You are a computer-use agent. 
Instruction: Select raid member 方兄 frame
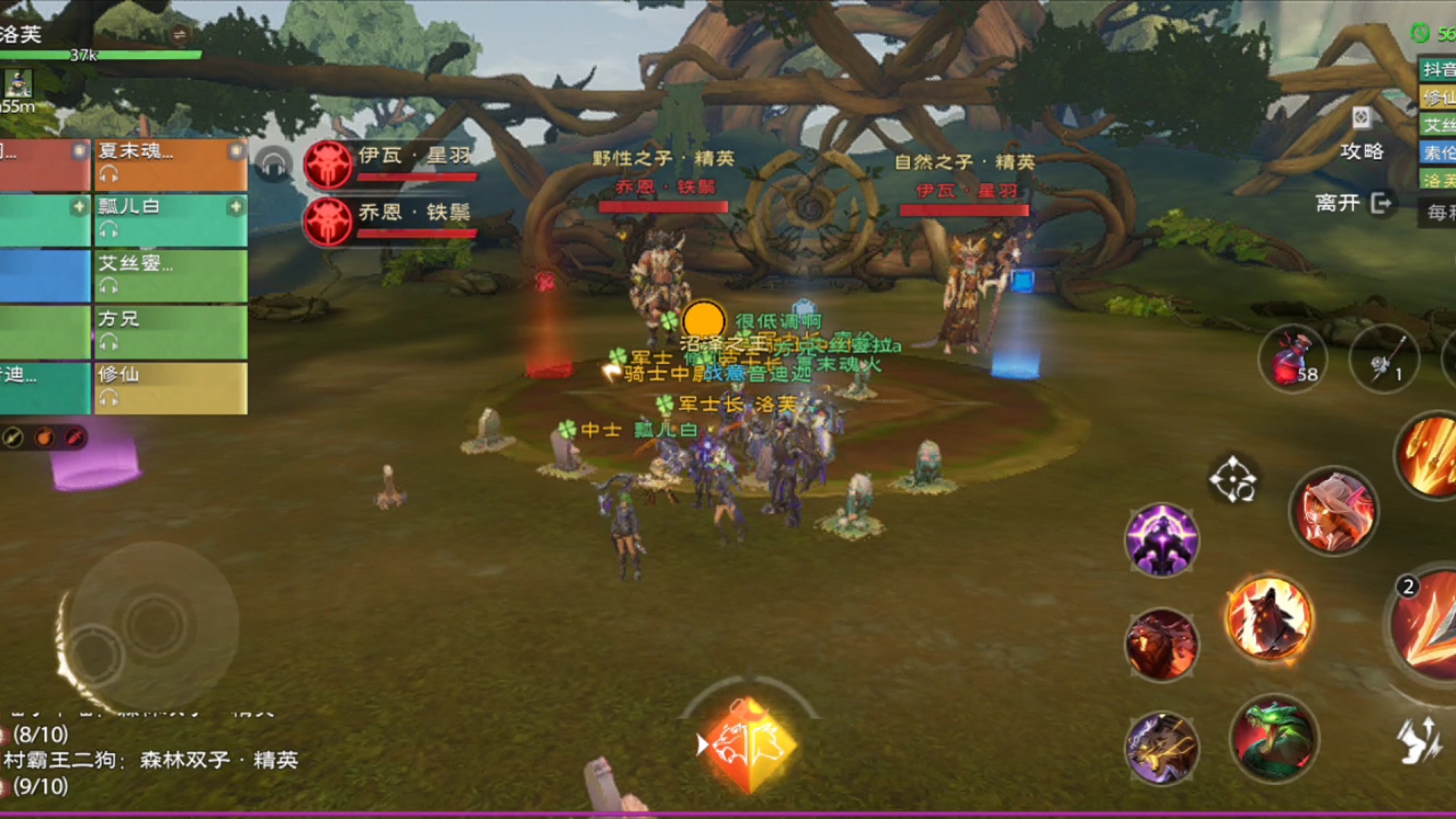pos(171,332)
